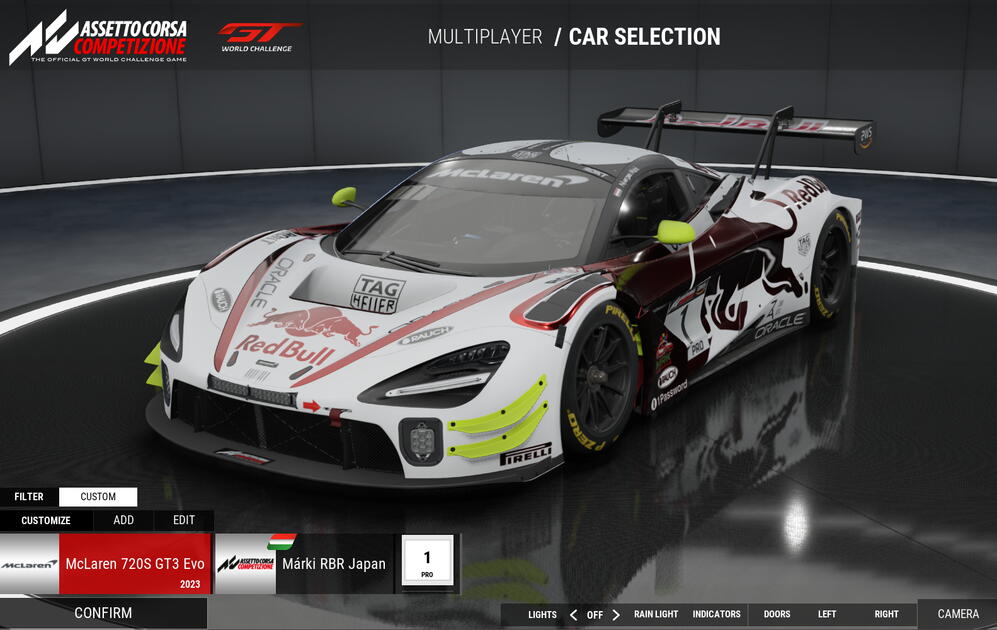Select the Márki RBR Japan team tile
Viewport: 997px width, 630px height.
point(305,564)
